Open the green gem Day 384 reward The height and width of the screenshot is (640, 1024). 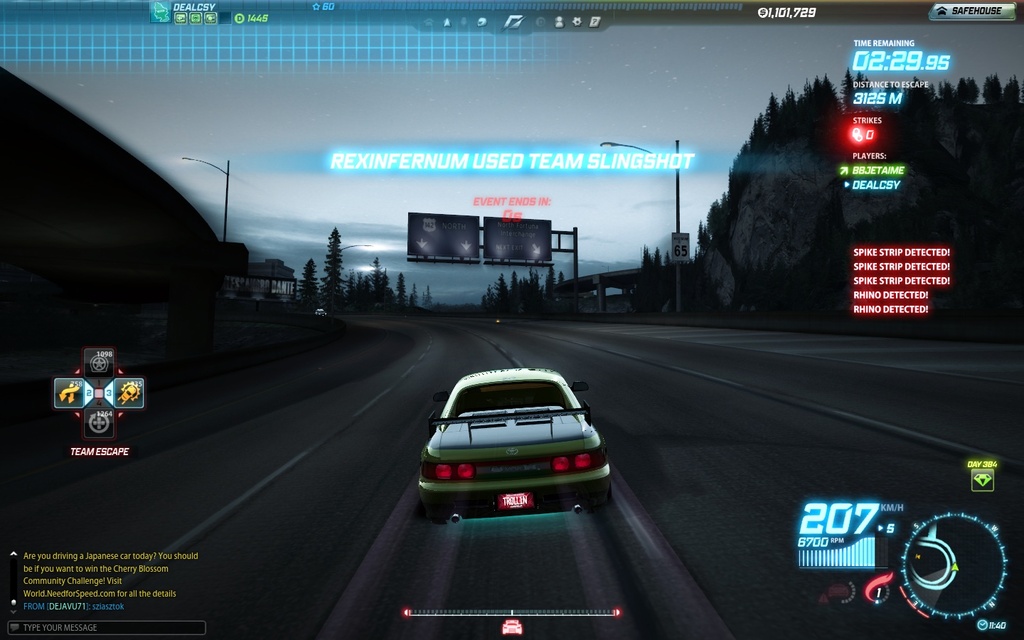[x=982, y=481]
